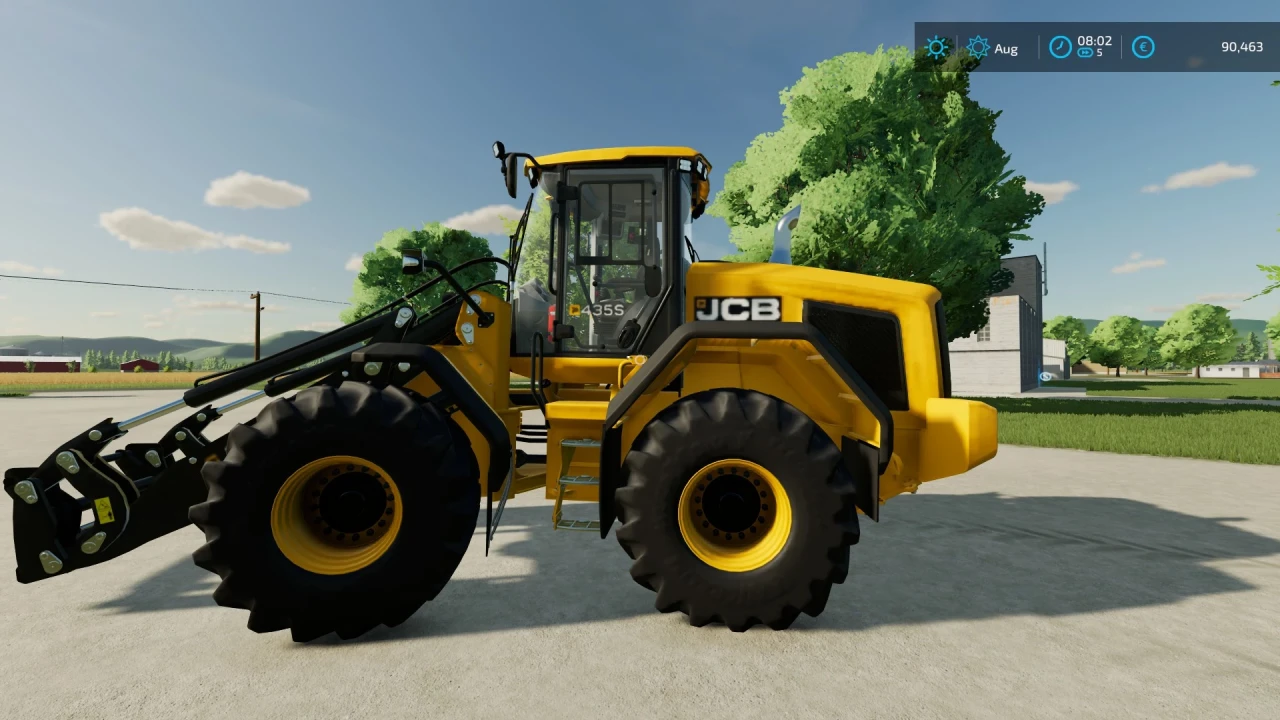1280x720 pixels.
Task: Click the fast-forward time scale indicator
Action: (1084, 54)
